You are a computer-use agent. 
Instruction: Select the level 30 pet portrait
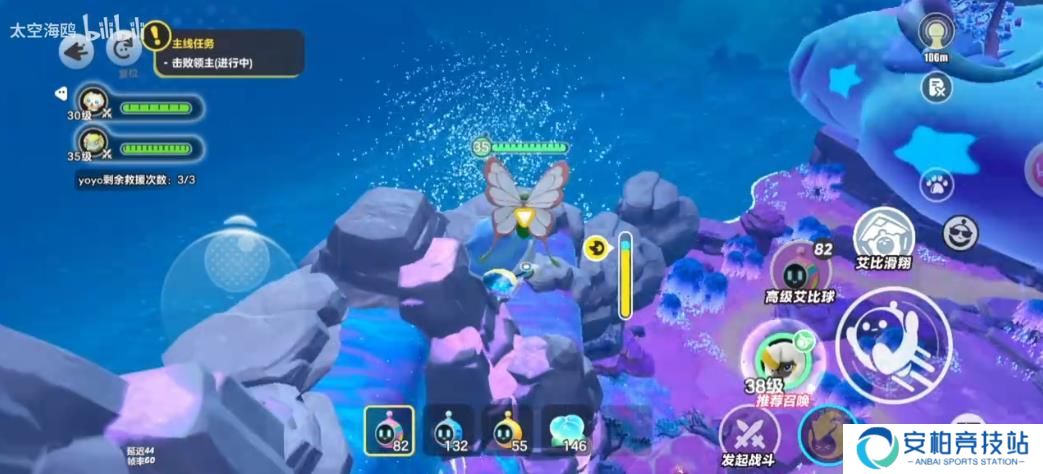click(x=93, y=101)
